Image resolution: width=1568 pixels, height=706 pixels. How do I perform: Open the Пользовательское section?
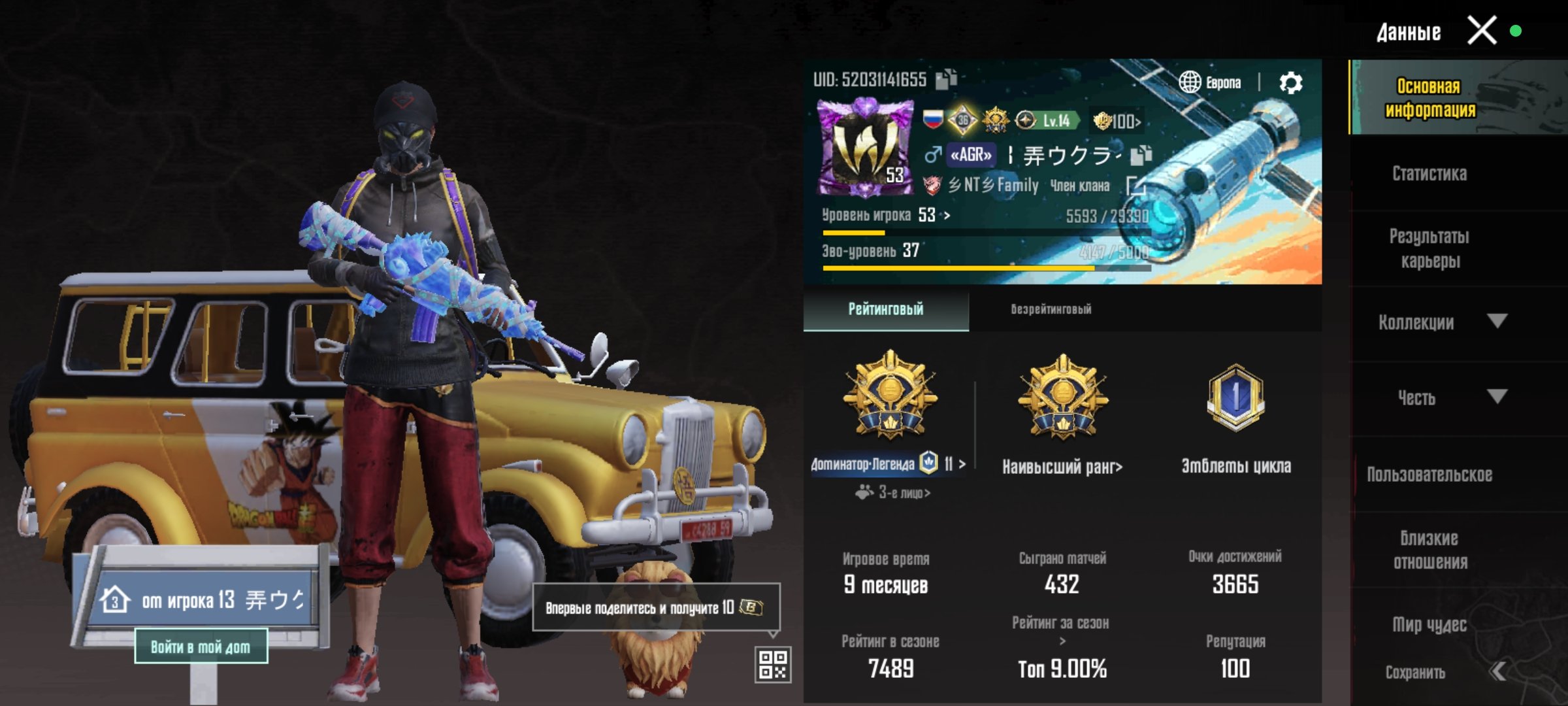click(1429, 475)
